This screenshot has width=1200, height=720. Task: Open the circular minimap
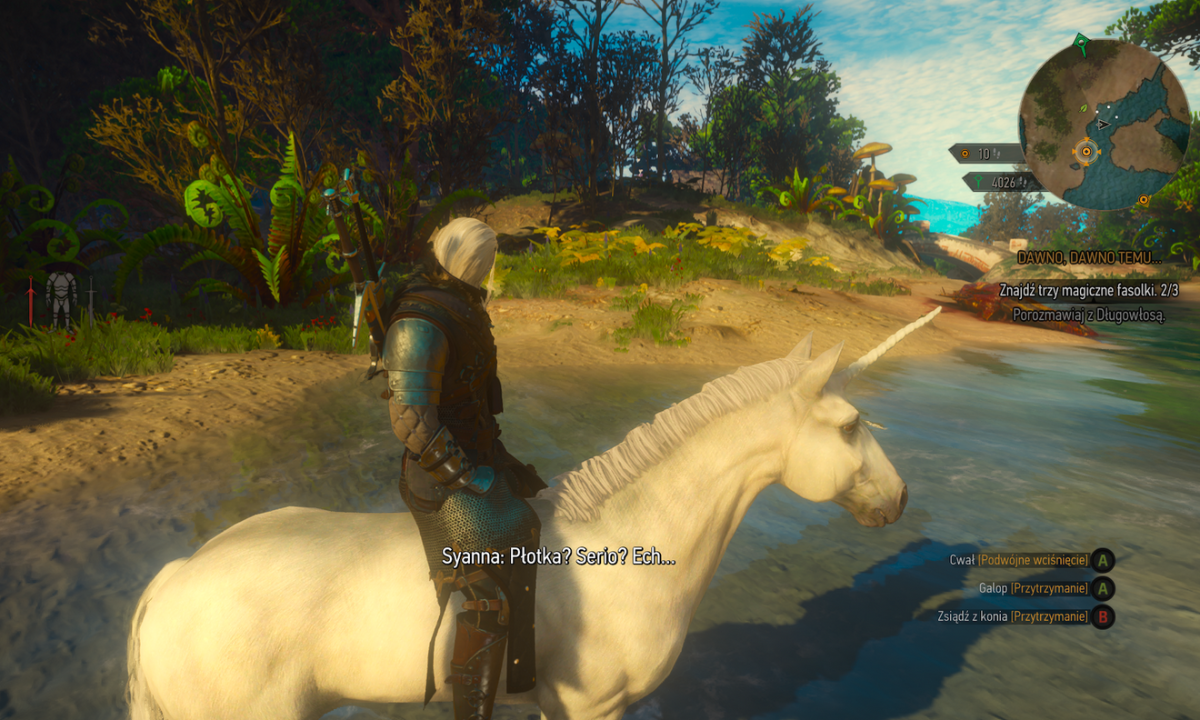pyautogui.click(x=1104, y=125)
